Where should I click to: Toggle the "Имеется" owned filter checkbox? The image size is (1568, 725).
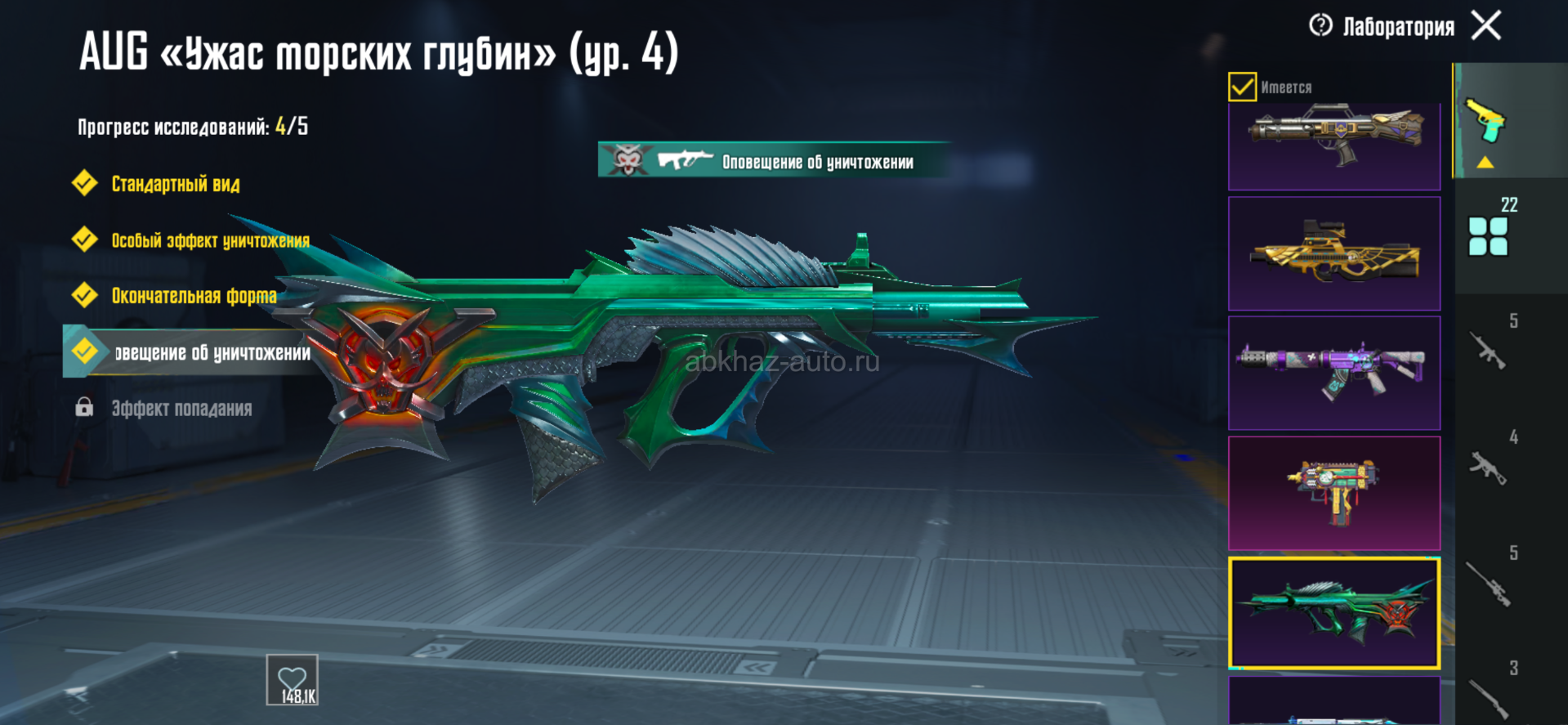[1242, 87]
